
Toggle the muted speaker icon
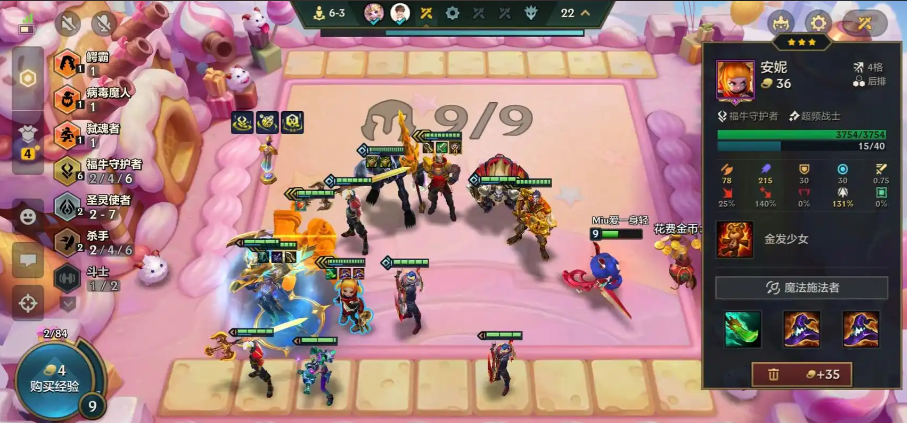coord(69,22)
